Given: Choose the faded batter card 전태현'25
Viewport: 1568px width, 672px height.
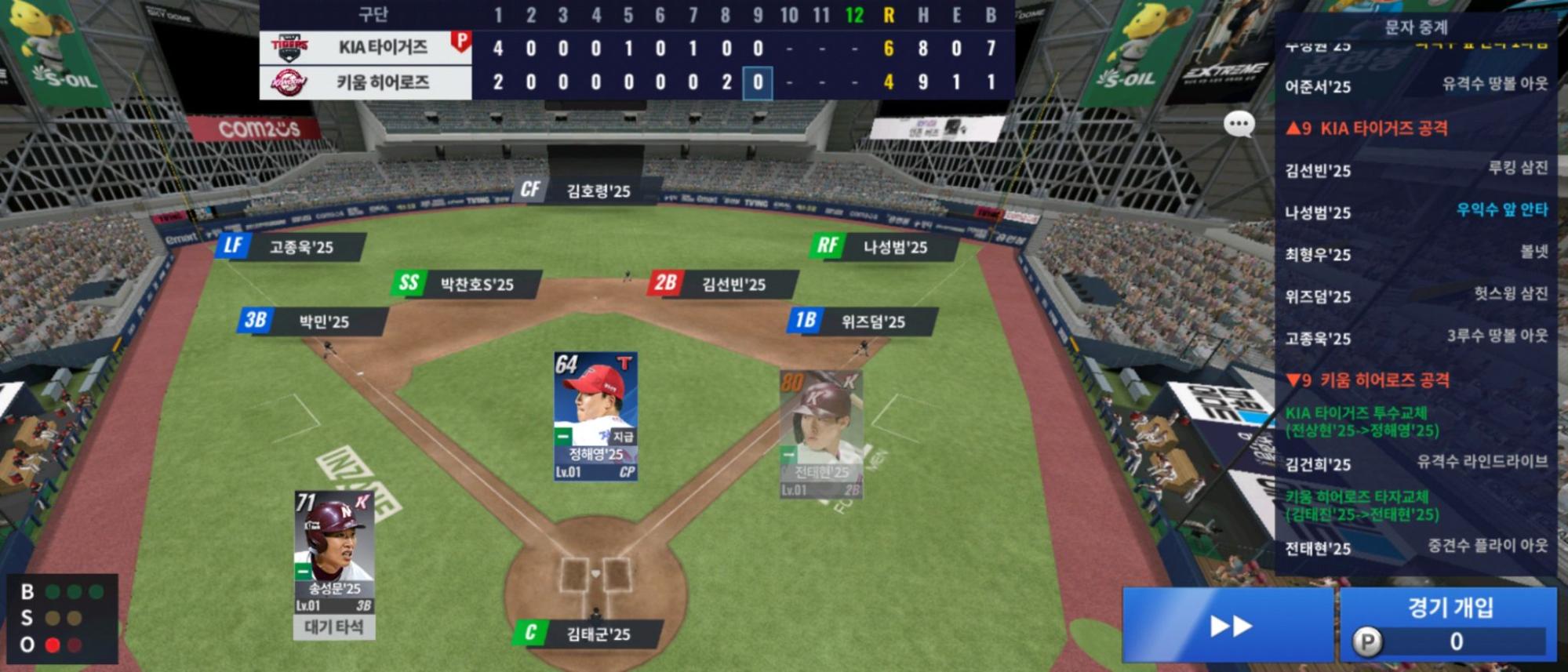Looking at the screenshot, I should pos(821,434).
